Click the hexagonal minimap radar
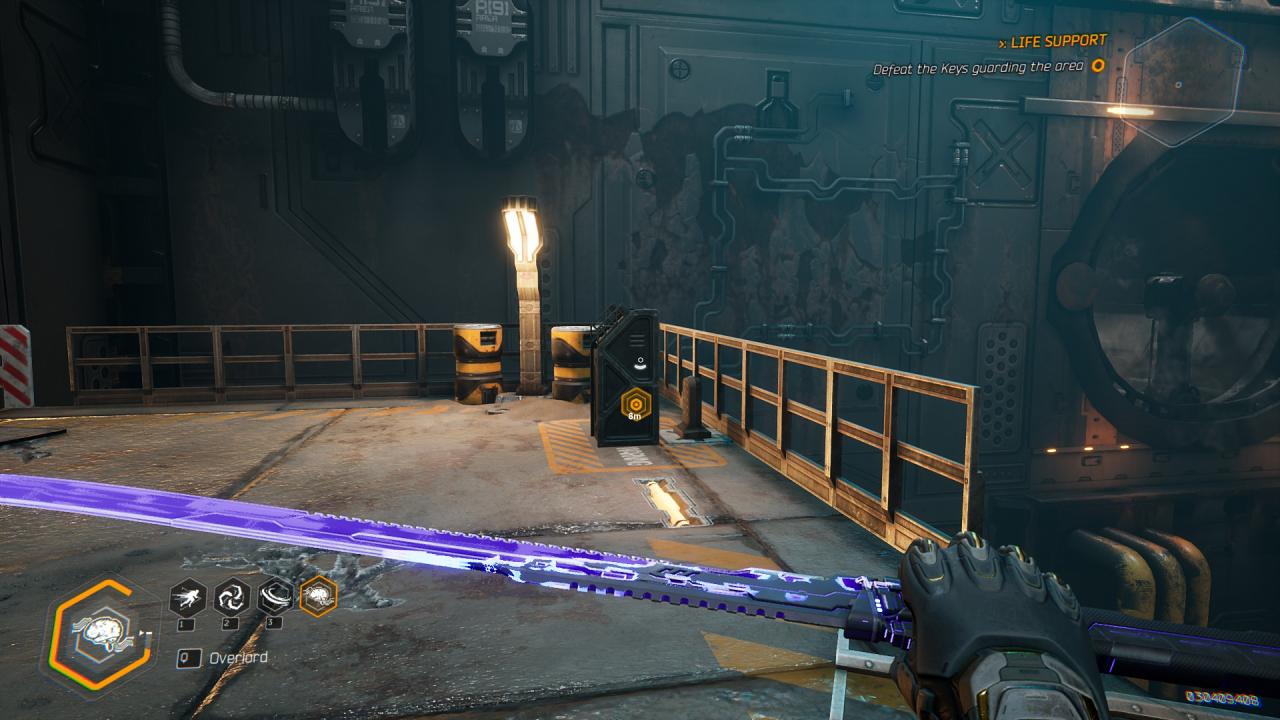Viewport: 1280px width, 720px height. tap(1181, 80)
